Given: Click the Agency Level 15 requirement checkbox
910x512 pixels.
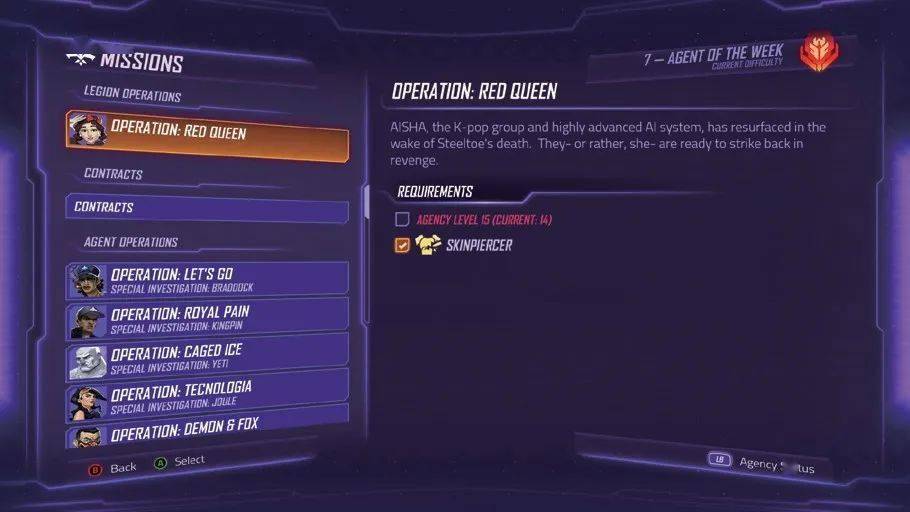Looking at the screenshot, I should click(402, 219).
